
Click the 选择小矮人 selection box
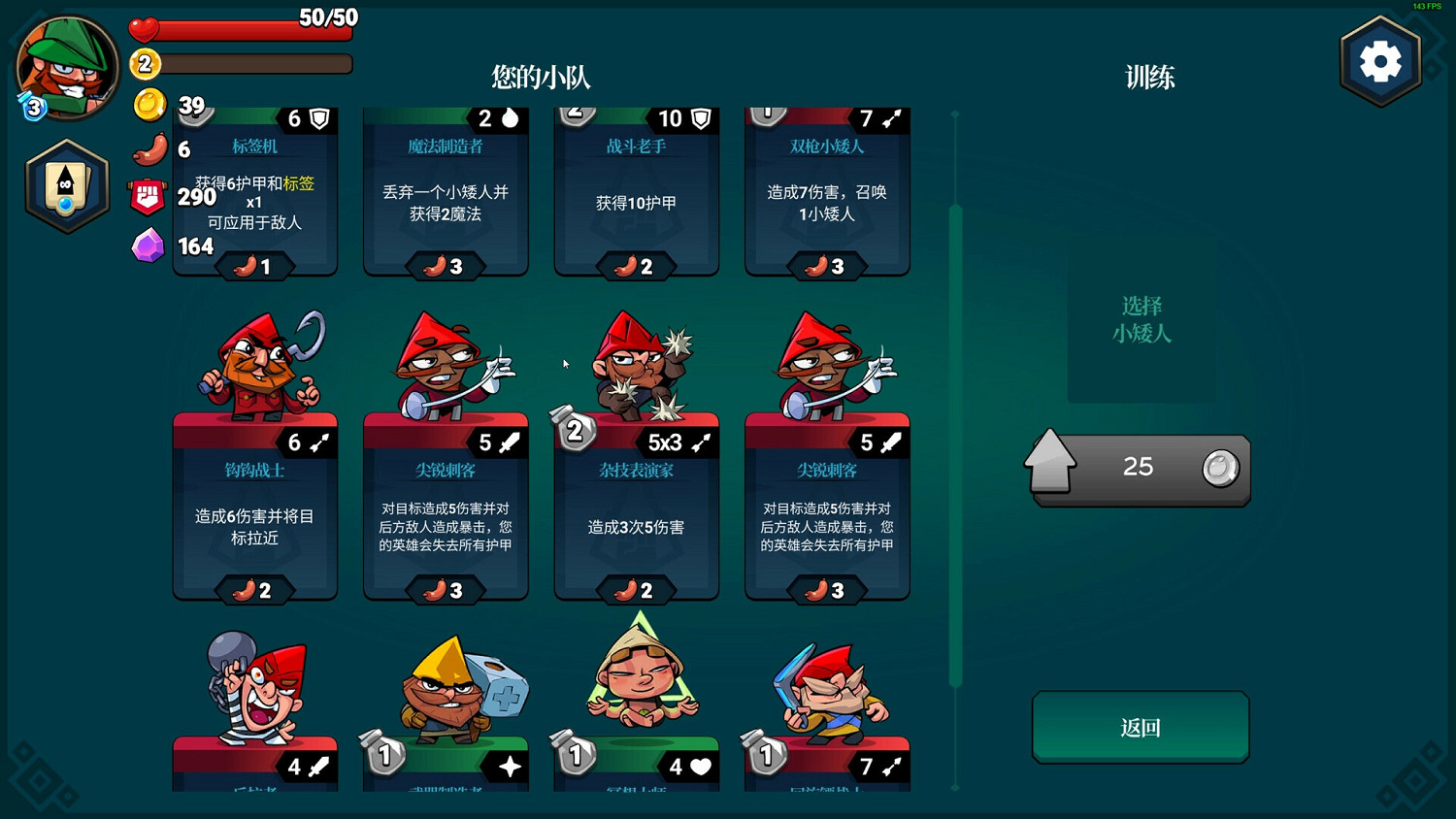coord(1141,320)
